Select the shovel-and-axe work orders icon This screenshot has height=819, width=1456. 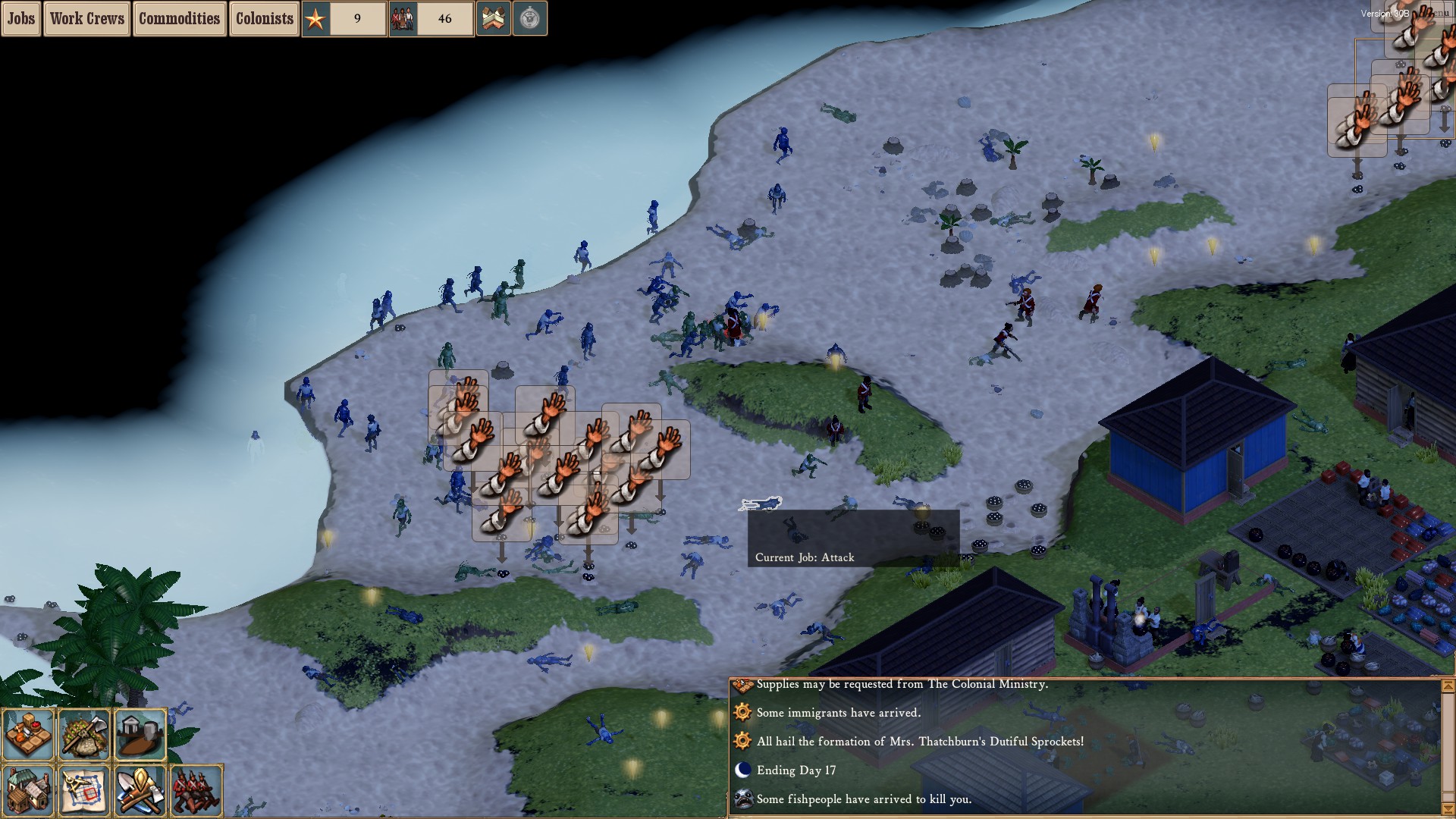tap(141, 791)
